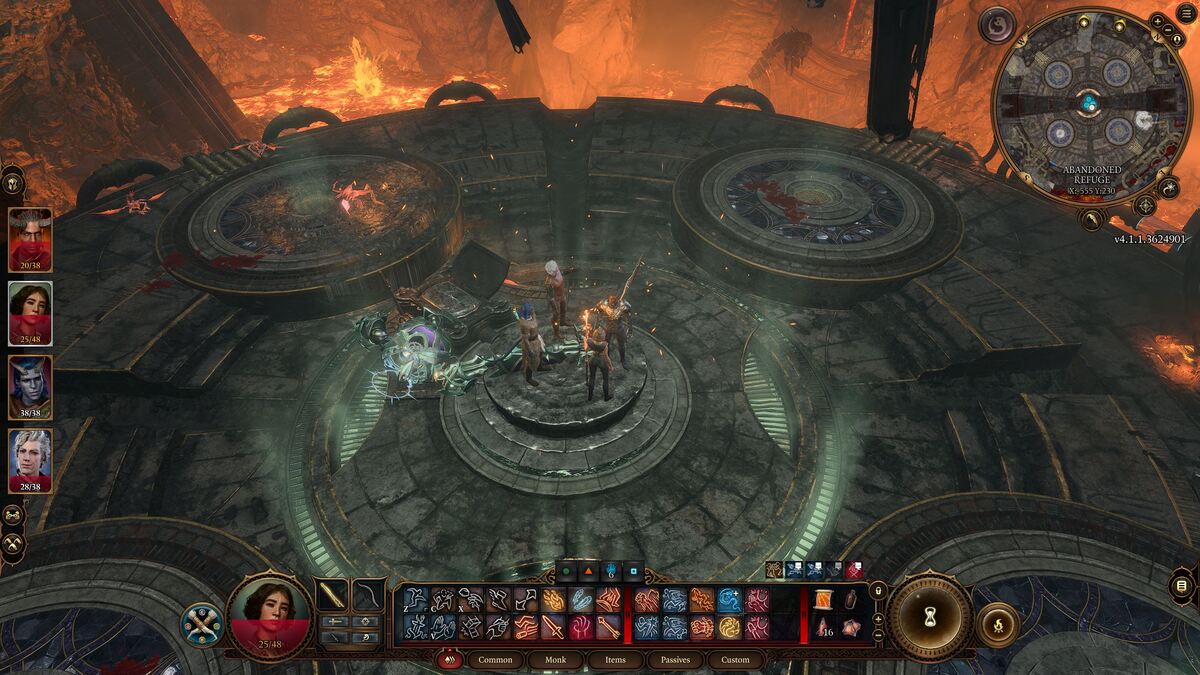
Task: Select the melee weapon slot
Action: (332, 595)
